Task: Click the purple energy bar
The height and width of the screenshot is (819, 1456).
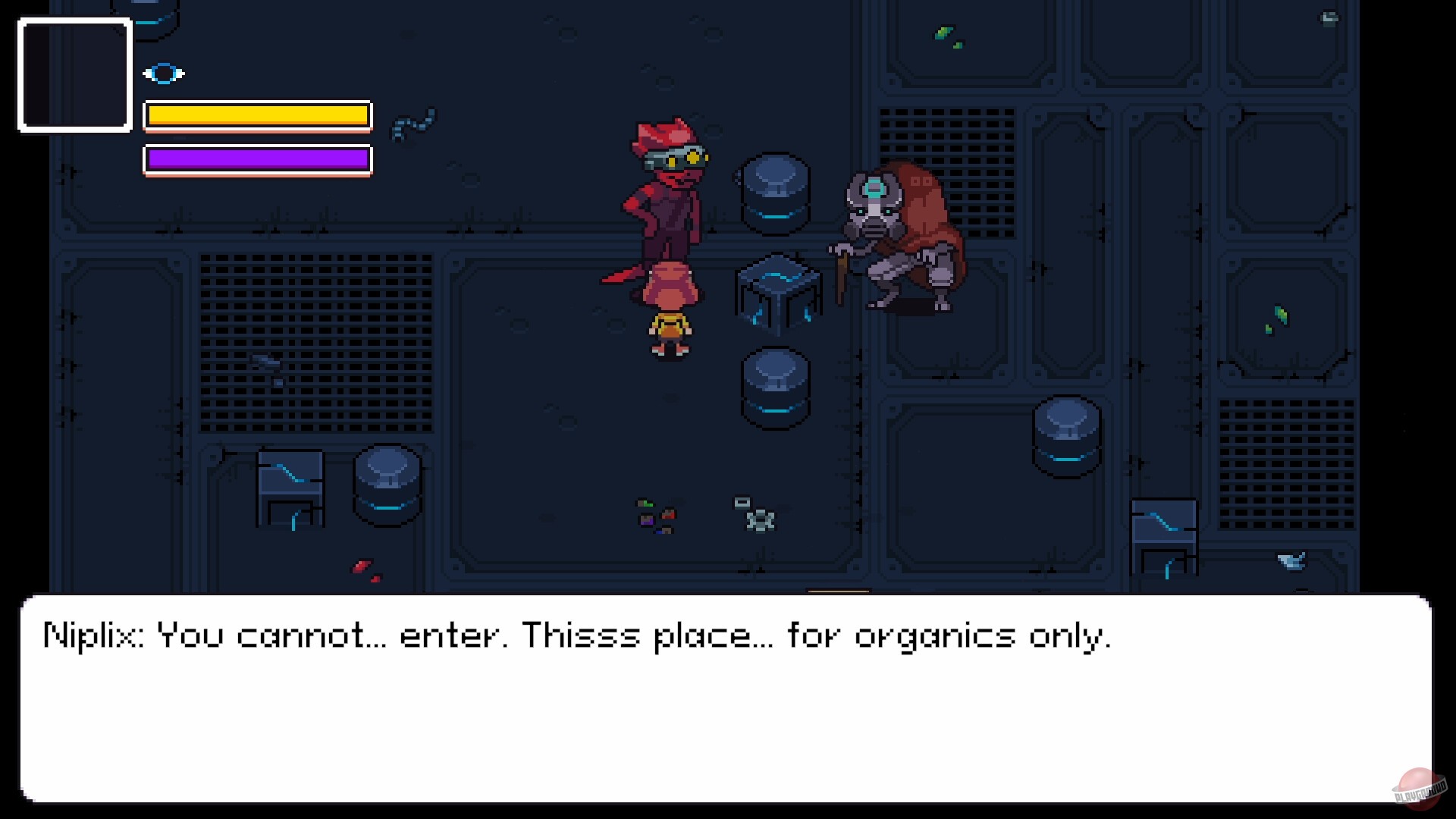Action: pos(256,159)
